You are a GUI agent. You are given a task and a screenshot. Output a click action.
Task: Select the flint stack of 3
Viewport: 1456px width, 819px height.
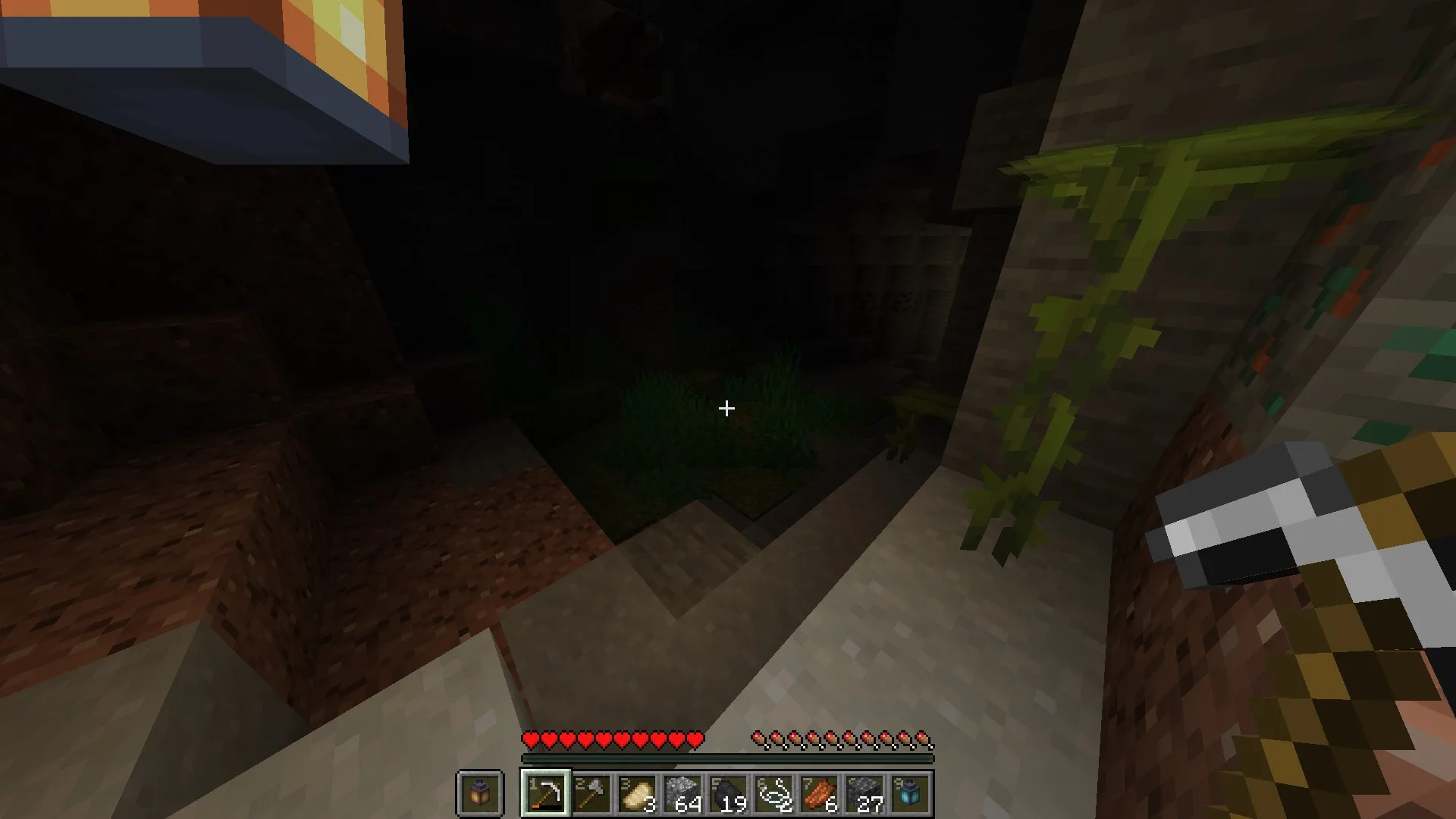[635, 791]
